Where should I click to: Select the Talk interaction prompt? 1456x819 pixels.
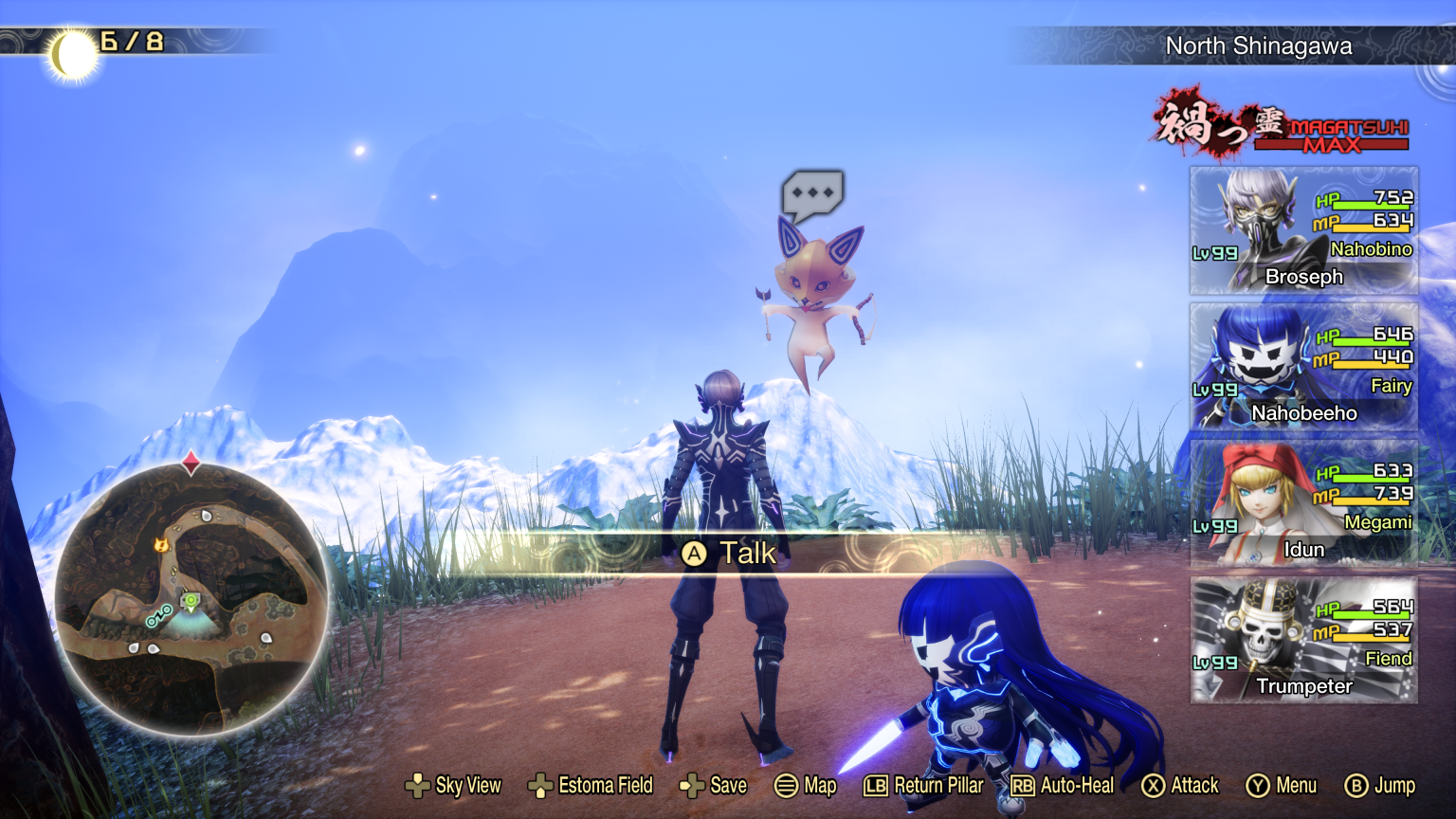pos(730,554)
